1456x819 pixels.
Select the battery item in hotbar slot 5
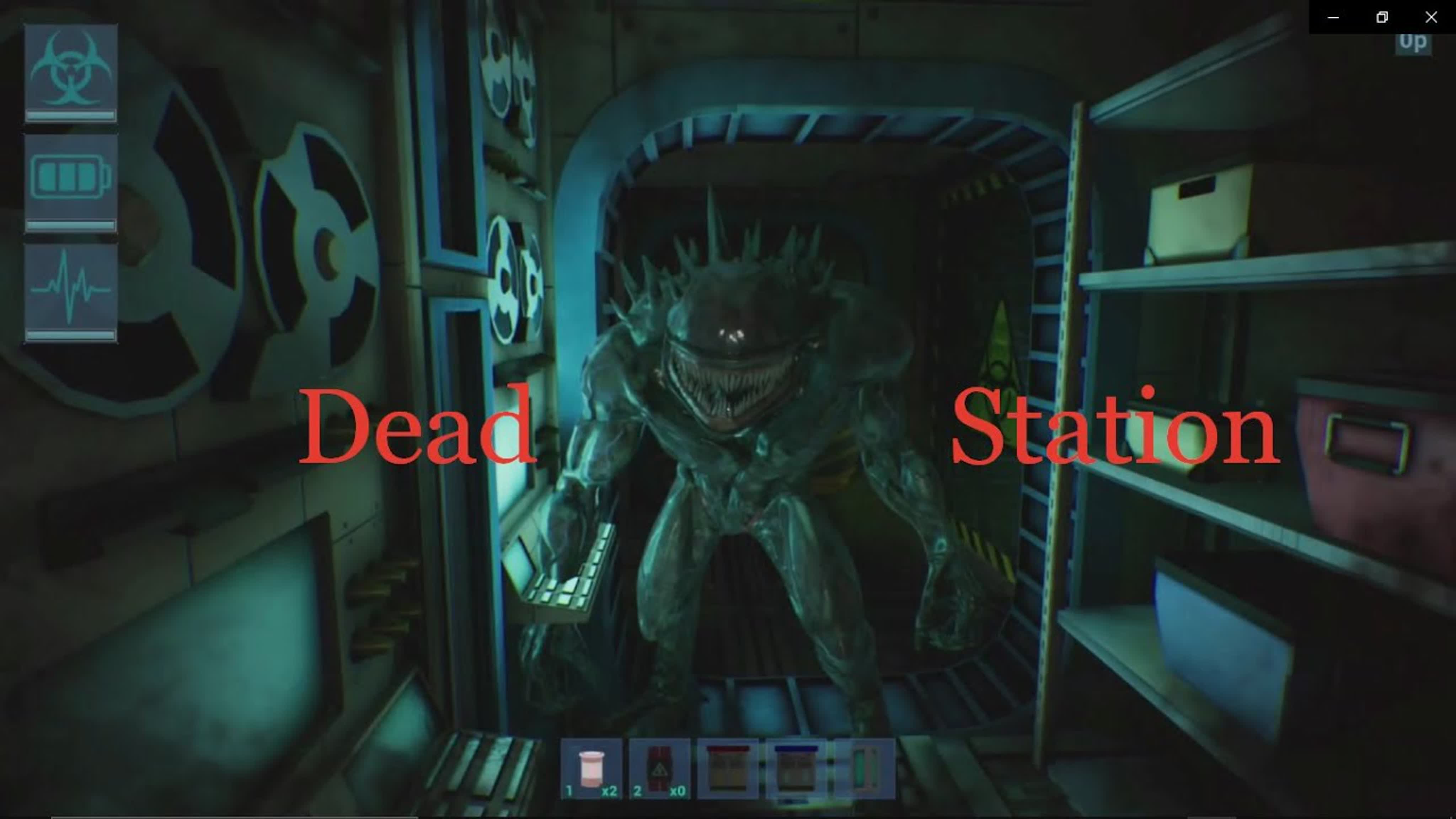864,769
